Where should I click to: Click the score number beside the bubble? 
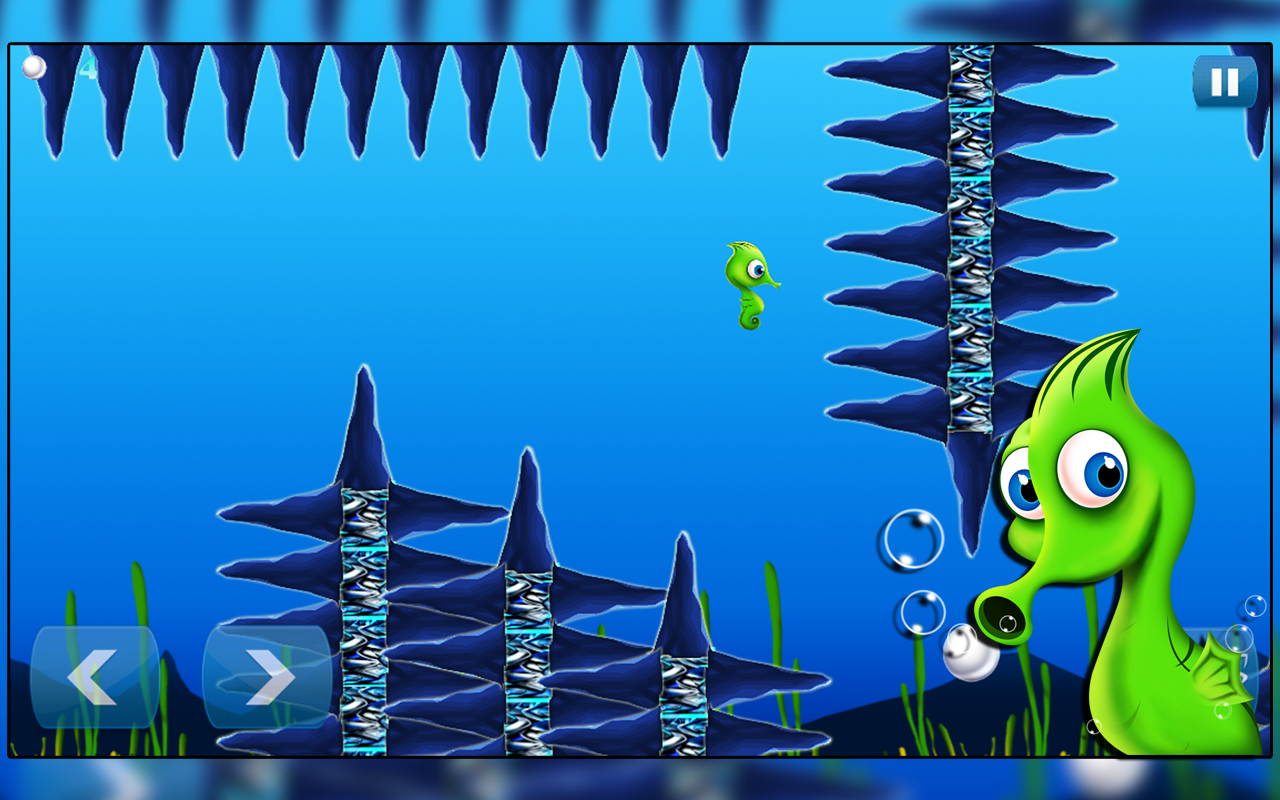click(x=89, y=66)
